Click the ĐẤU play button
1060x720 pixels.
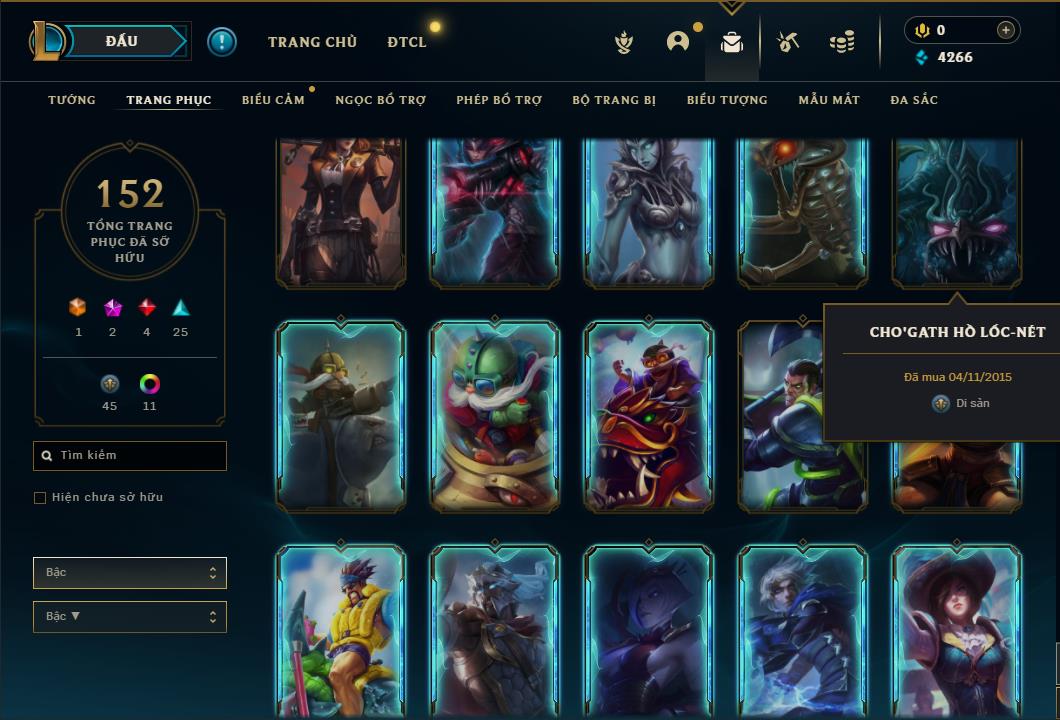122,41
